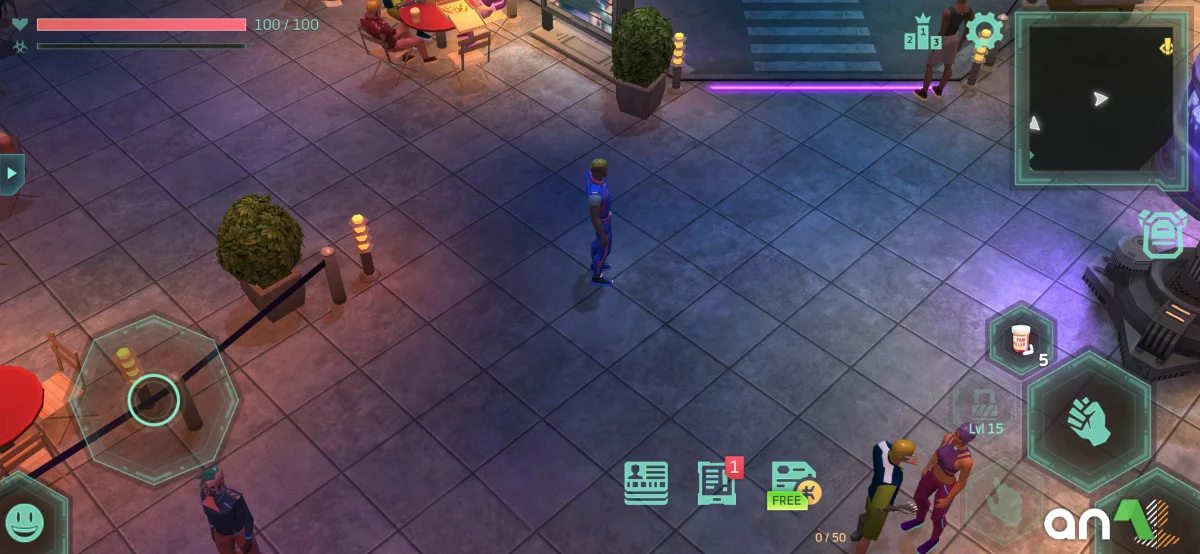1200x554 pixels.
Task: Open the quest log with notification badge
Action: coord(718,483)
